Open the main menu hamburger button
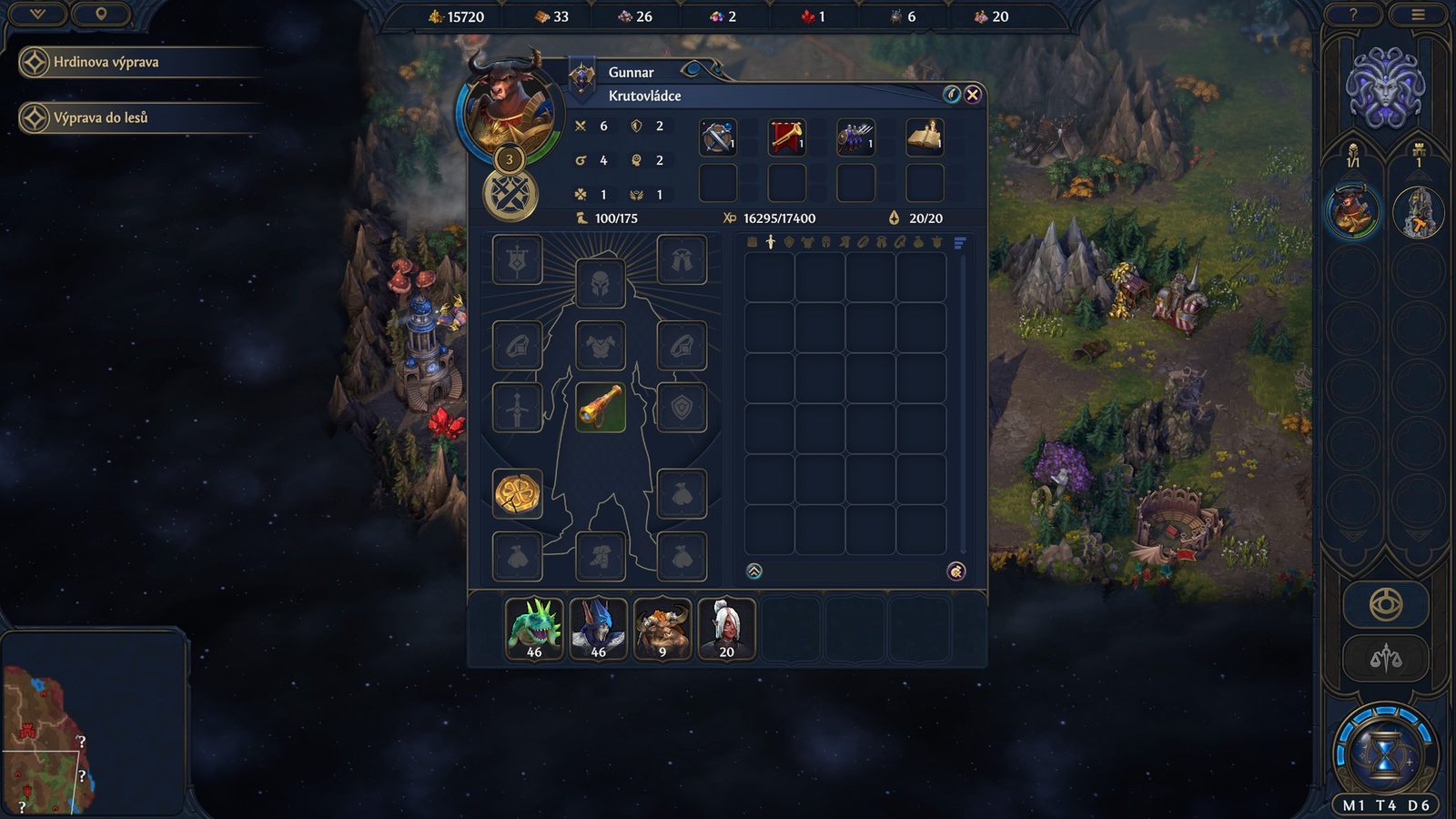Viewport: 1456px width, 819px height. [x=1418, y=15]
